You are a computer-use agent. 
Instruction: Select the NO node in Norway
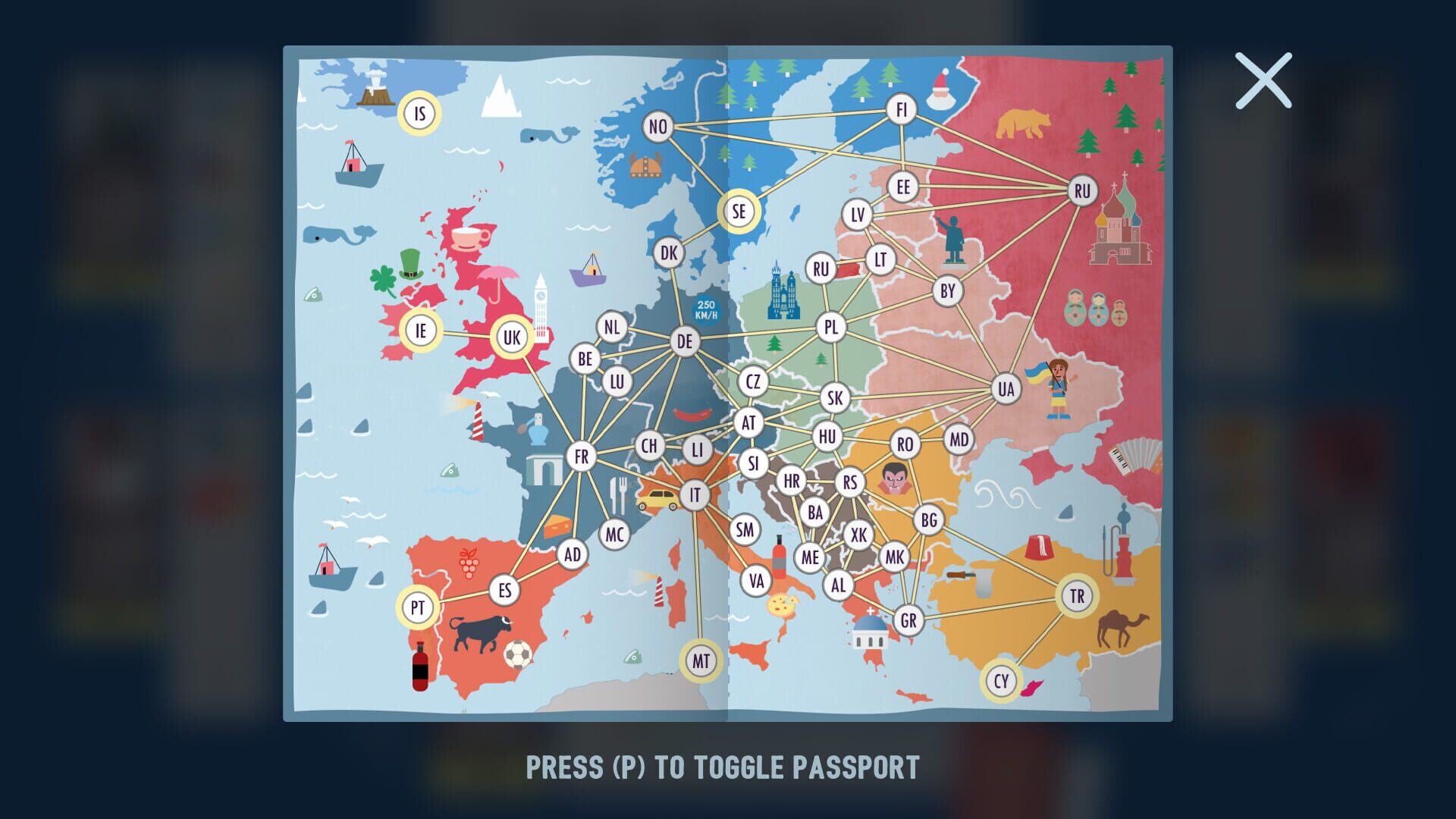click(x=659, y=127)
